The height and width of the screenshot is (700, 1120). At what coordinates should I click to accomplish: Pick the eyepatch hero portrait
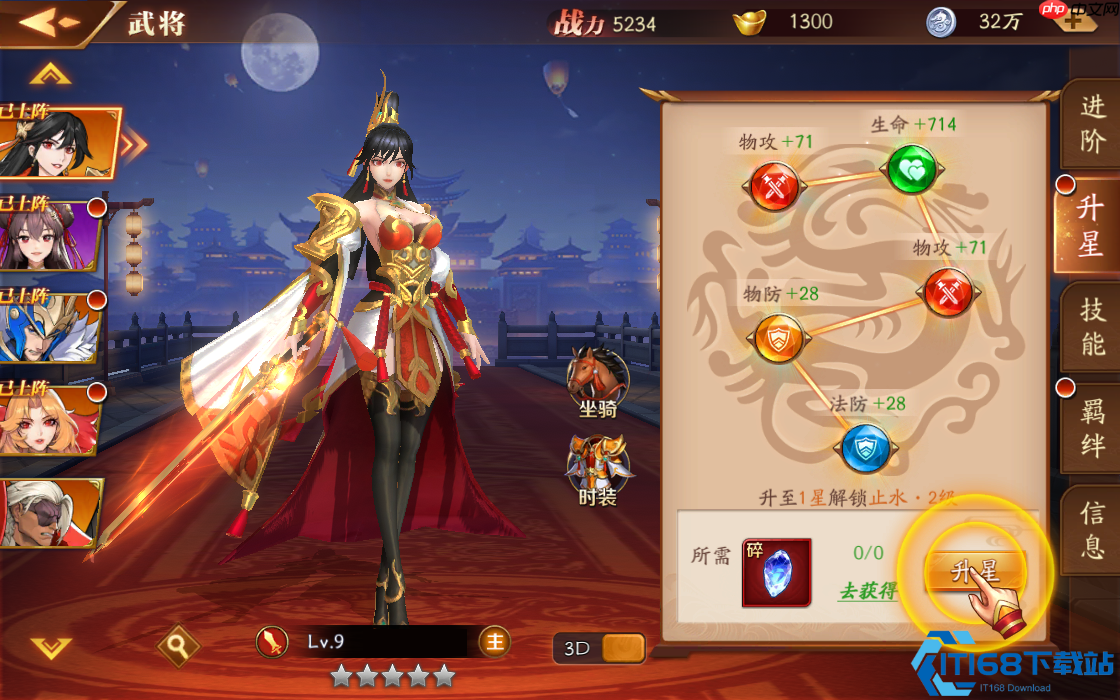coord(50,512)
